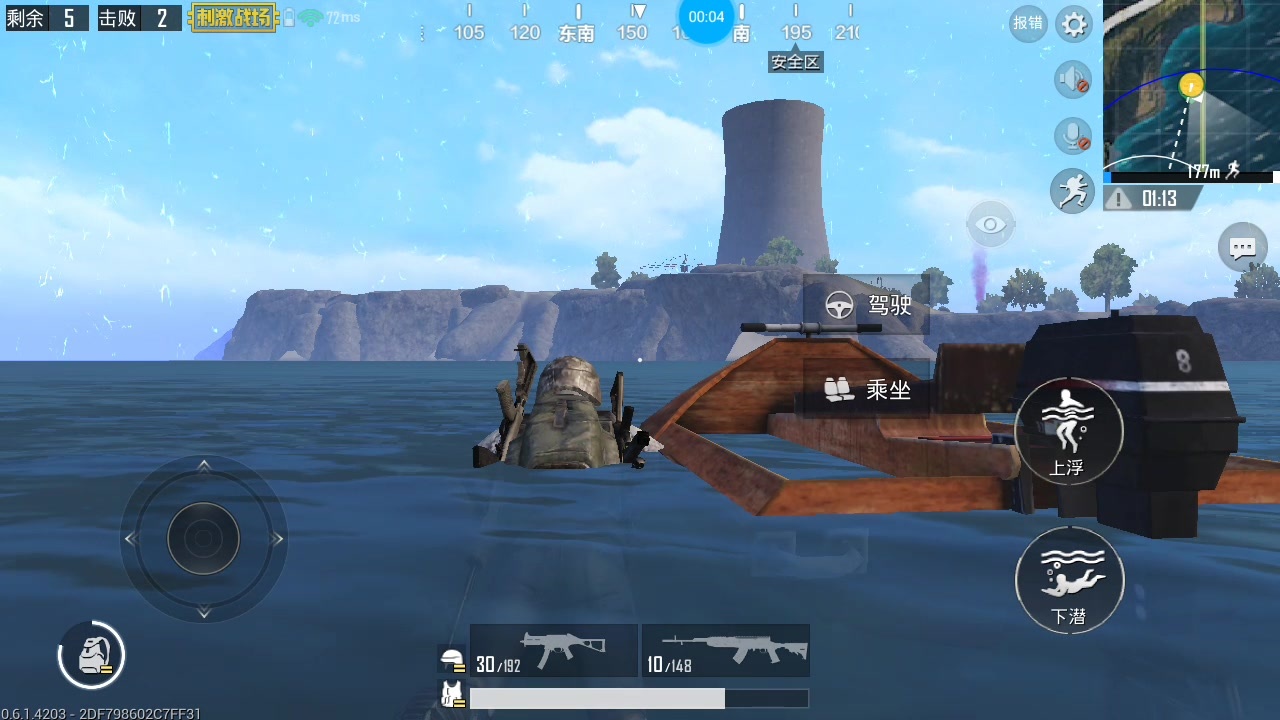Tap the eye free-look button
Screen dimensions: 1280x720
coord(990,224)
